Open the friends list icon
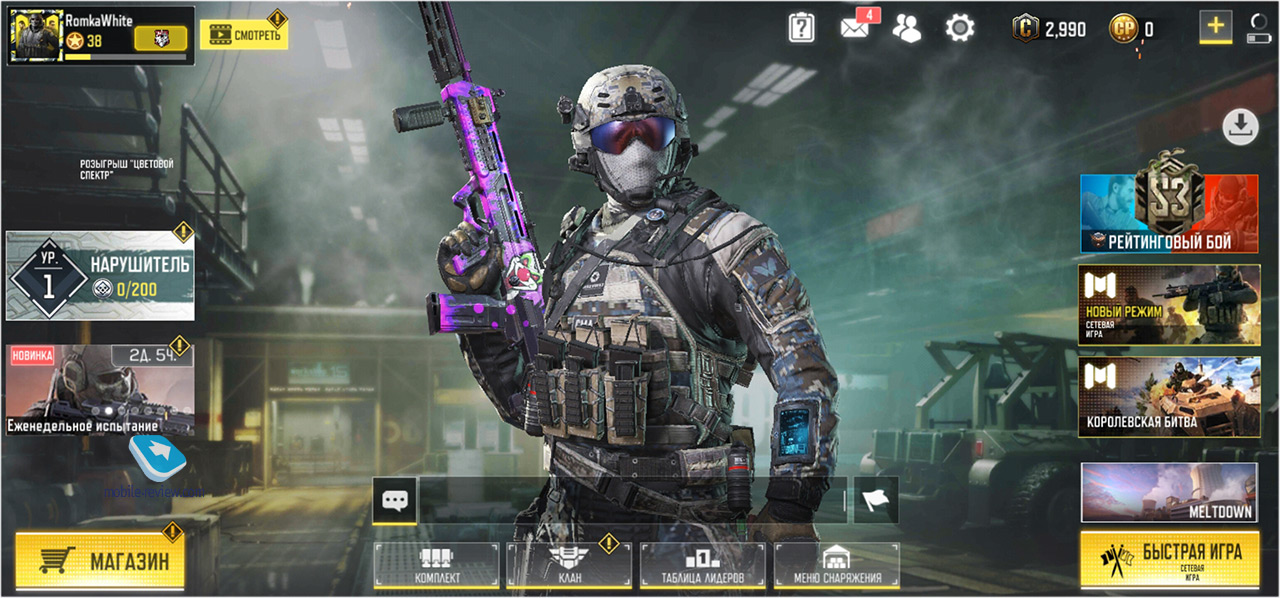The height and width of the screenshot is (598, 1280). 906,28
